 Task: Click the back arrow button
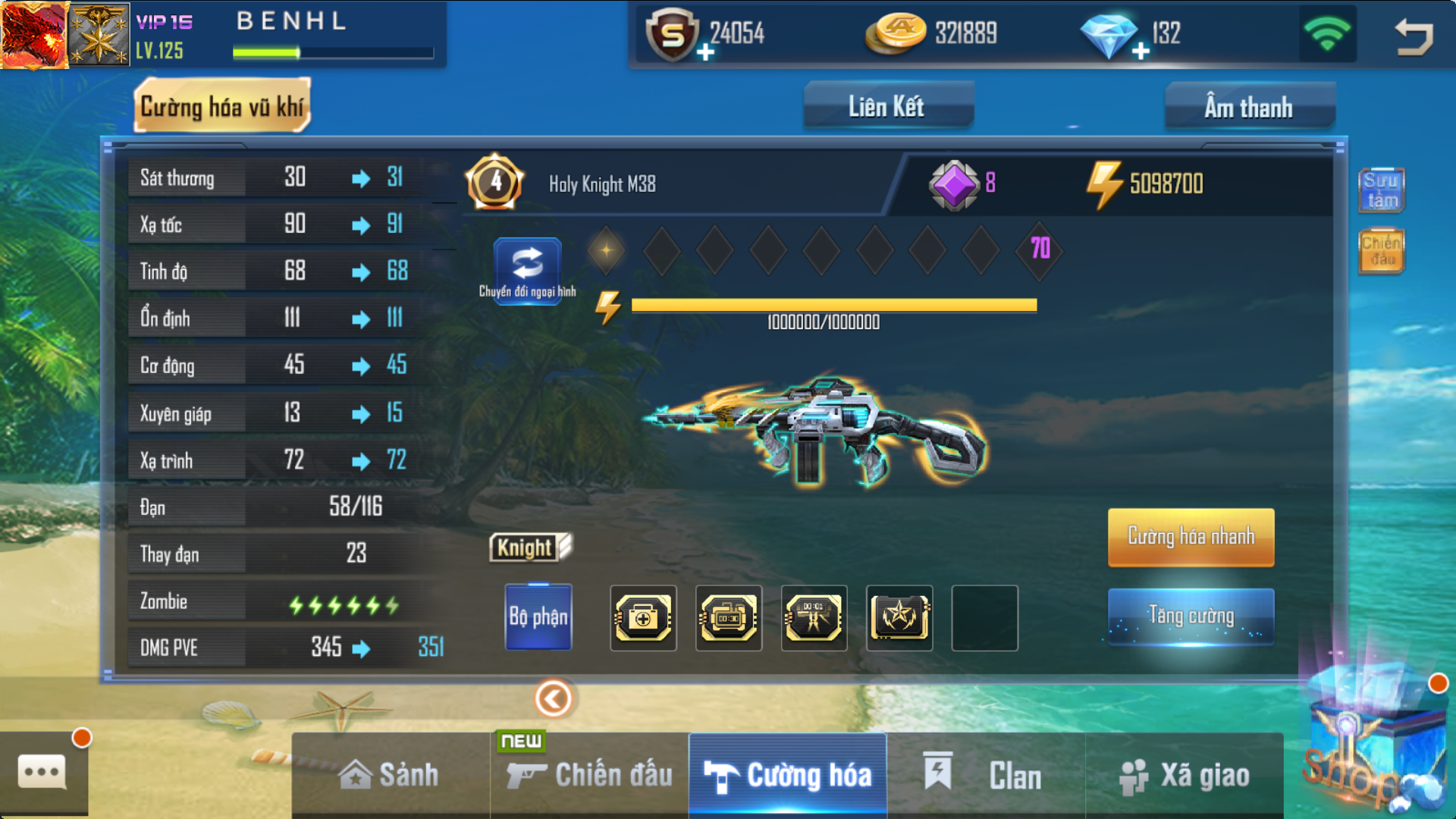pos(1414,36)
